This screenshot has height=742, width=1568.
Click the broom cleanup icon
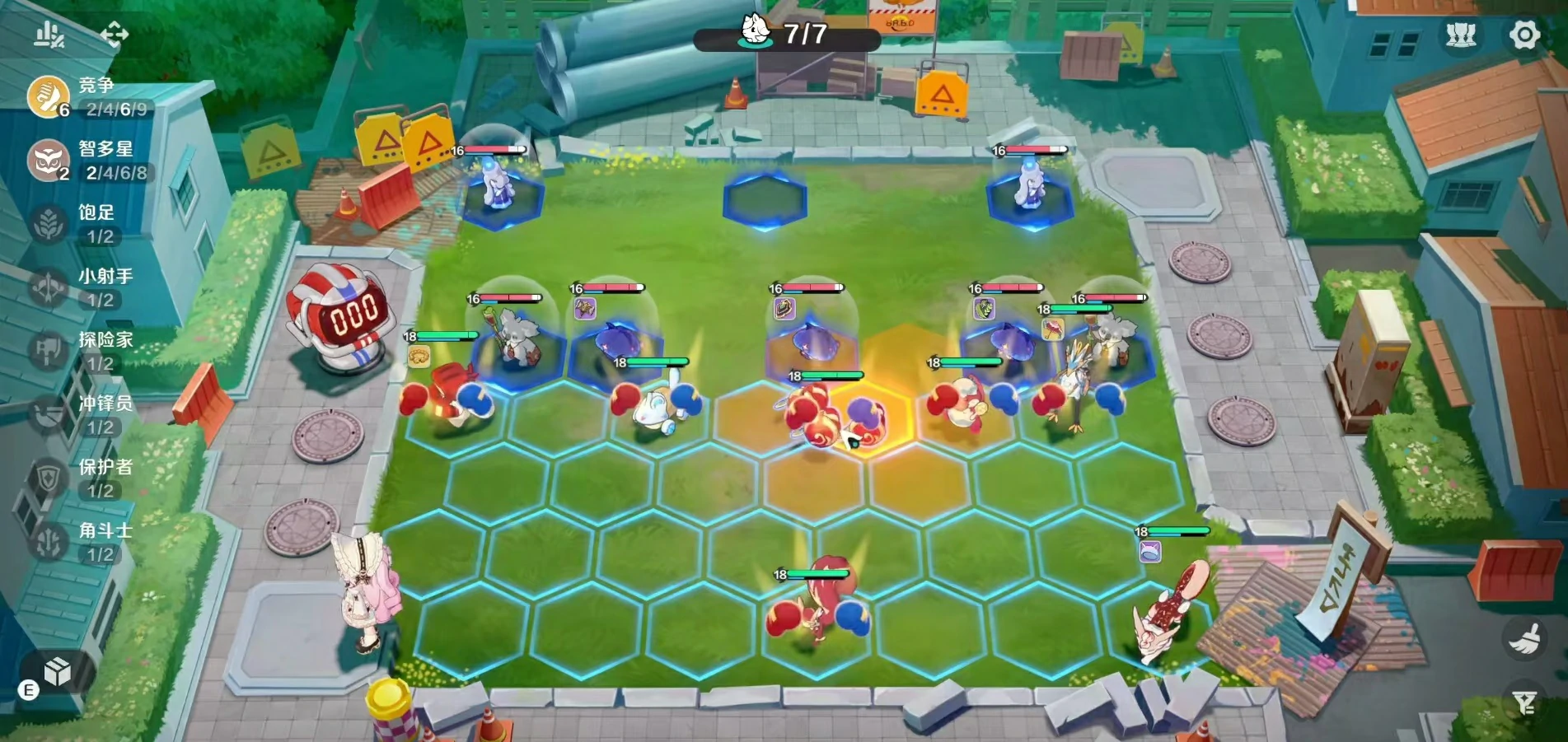click(1524, 639)
